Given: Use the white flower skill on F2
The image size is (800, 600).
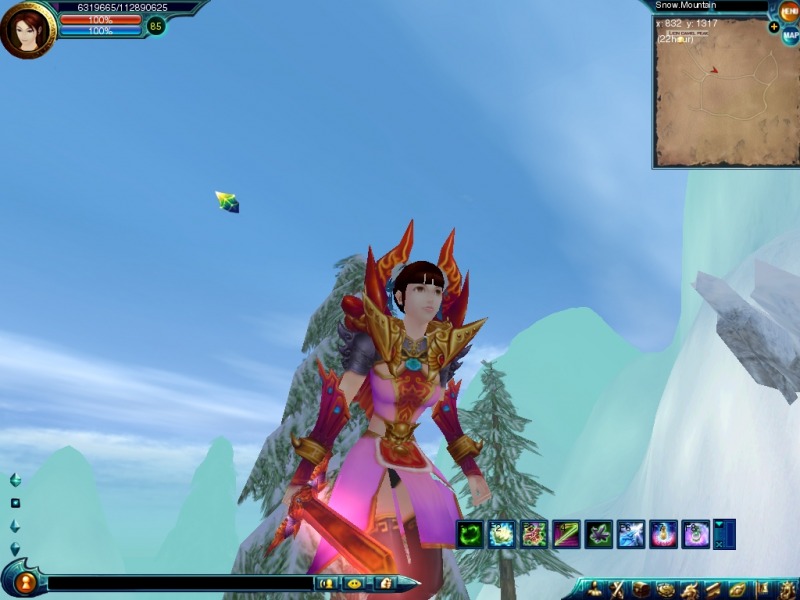Looking at the screenshot, I should [502, 534].
